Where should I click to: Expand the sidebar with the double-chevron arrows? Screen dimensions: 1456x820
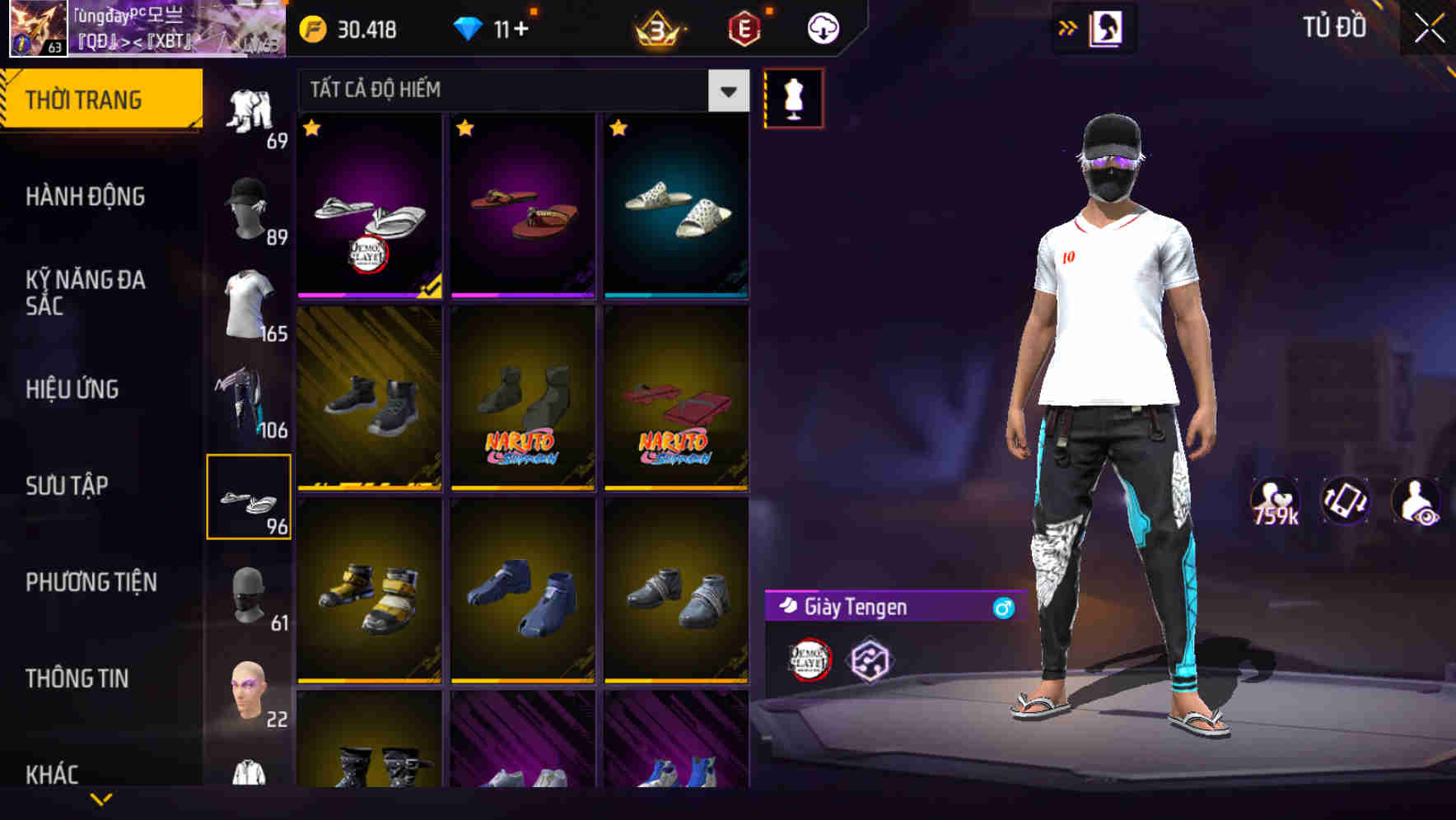point(1068,27)
